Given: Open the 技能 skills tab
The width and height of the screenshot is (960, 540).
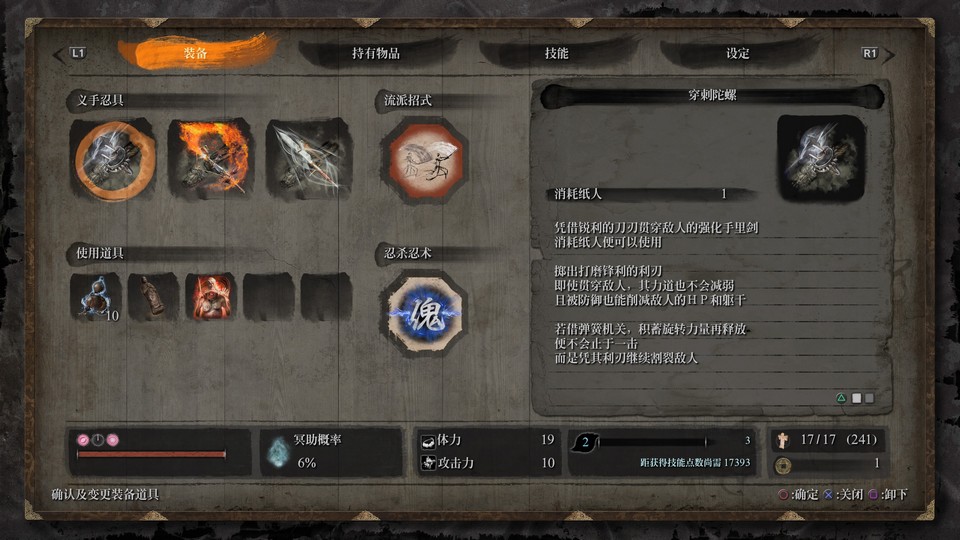Looking at the screenshot, I should 555,54.
